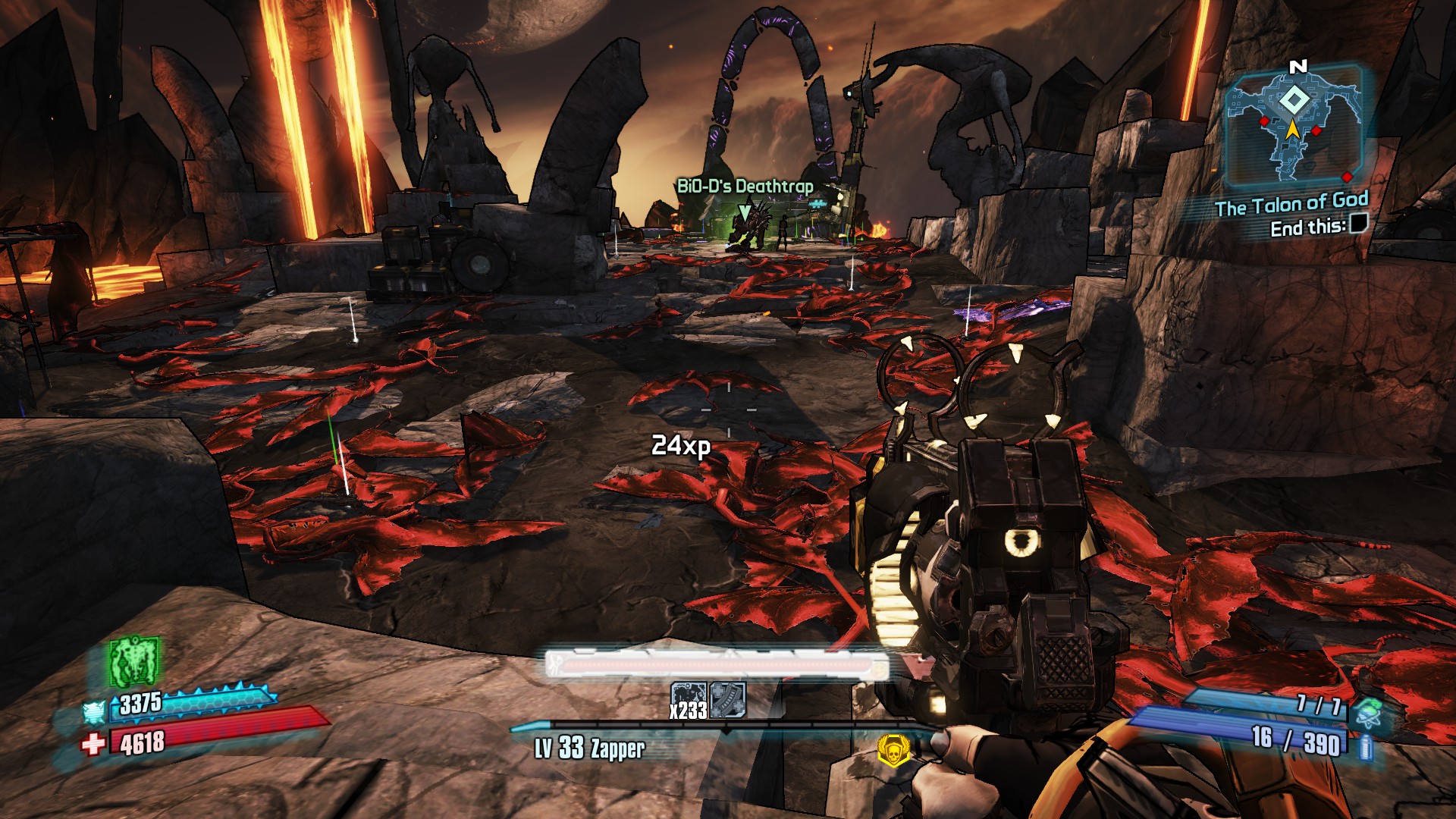Activate the green Deathtrap action skill icon

134,661
